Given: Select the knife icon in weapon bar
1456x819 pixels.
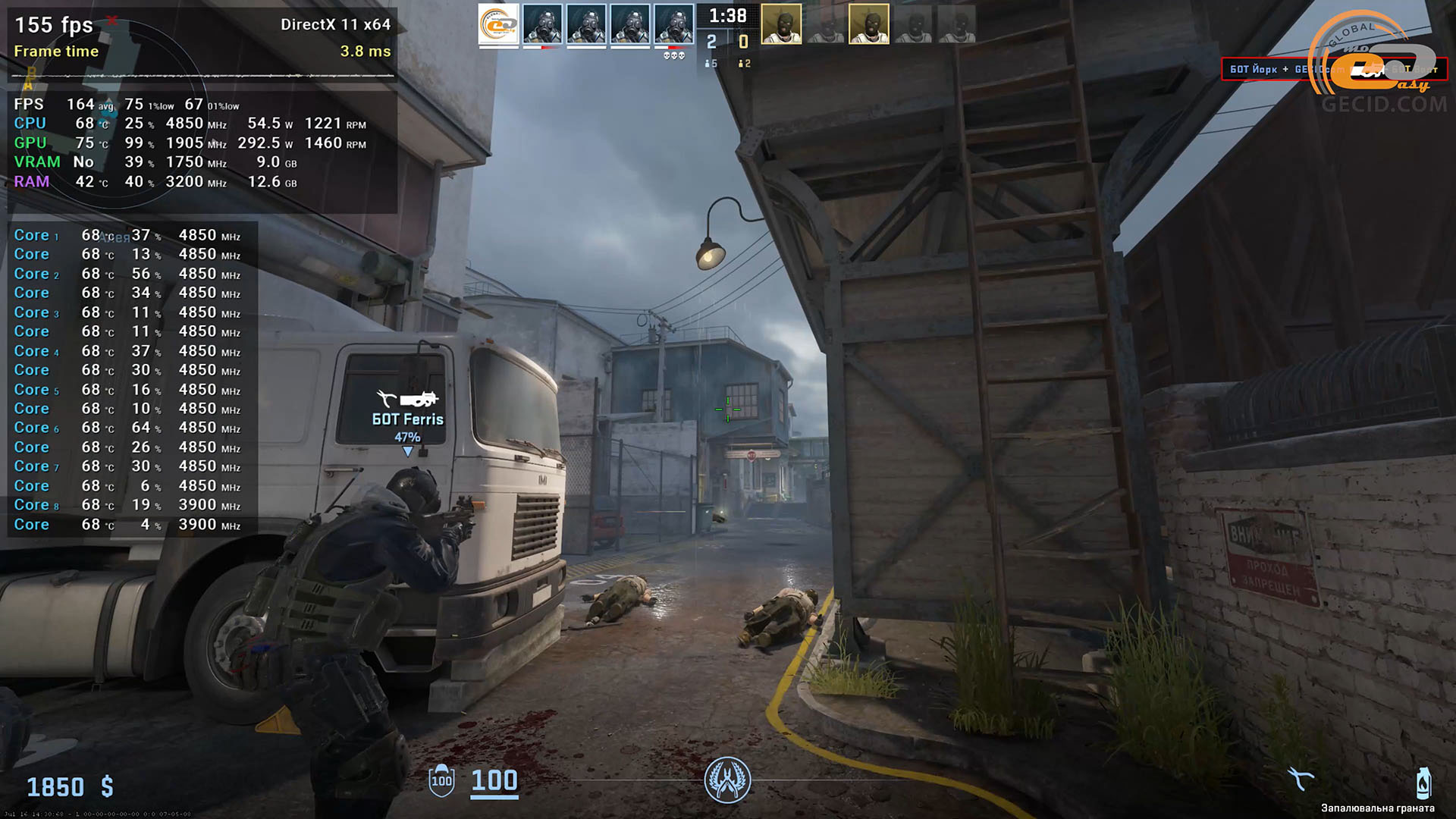Looking at the screenshot, I should tap(1301, 779).
